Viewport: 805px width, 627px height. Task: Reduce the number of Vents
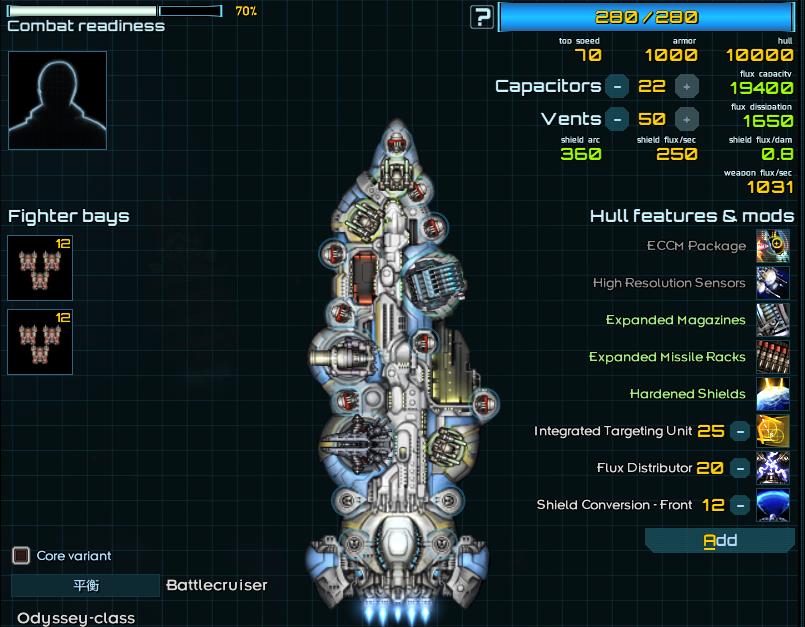pyautogui.click(x=618, y=119)
